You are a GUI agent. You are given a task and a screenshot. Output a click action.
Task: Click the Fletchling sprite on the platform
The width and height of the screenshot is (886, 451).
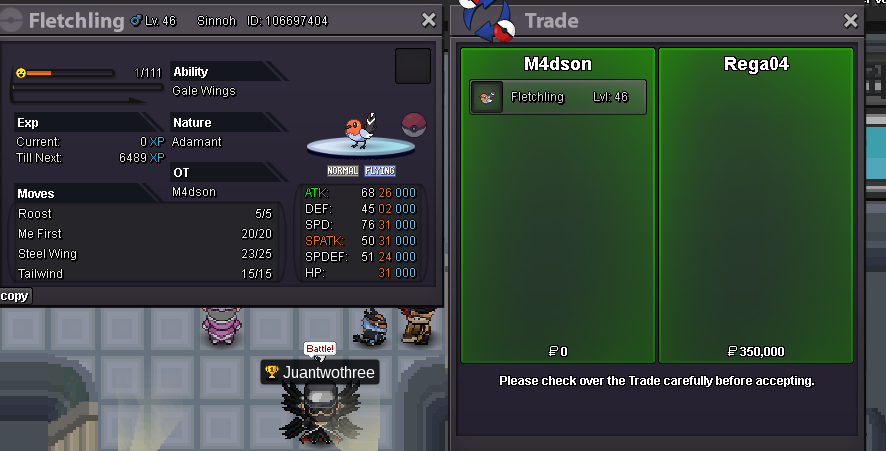358,131
